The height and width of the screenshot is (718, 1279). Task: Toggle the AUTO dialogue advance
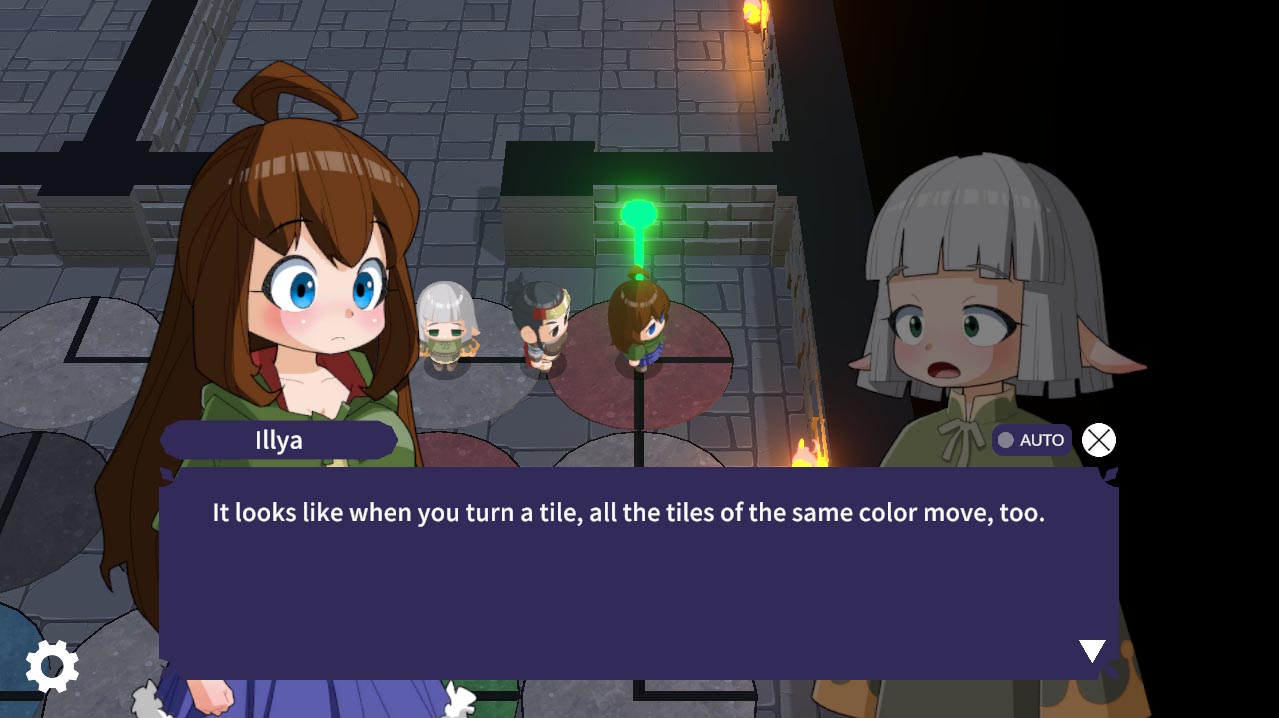pos(1031,440)
